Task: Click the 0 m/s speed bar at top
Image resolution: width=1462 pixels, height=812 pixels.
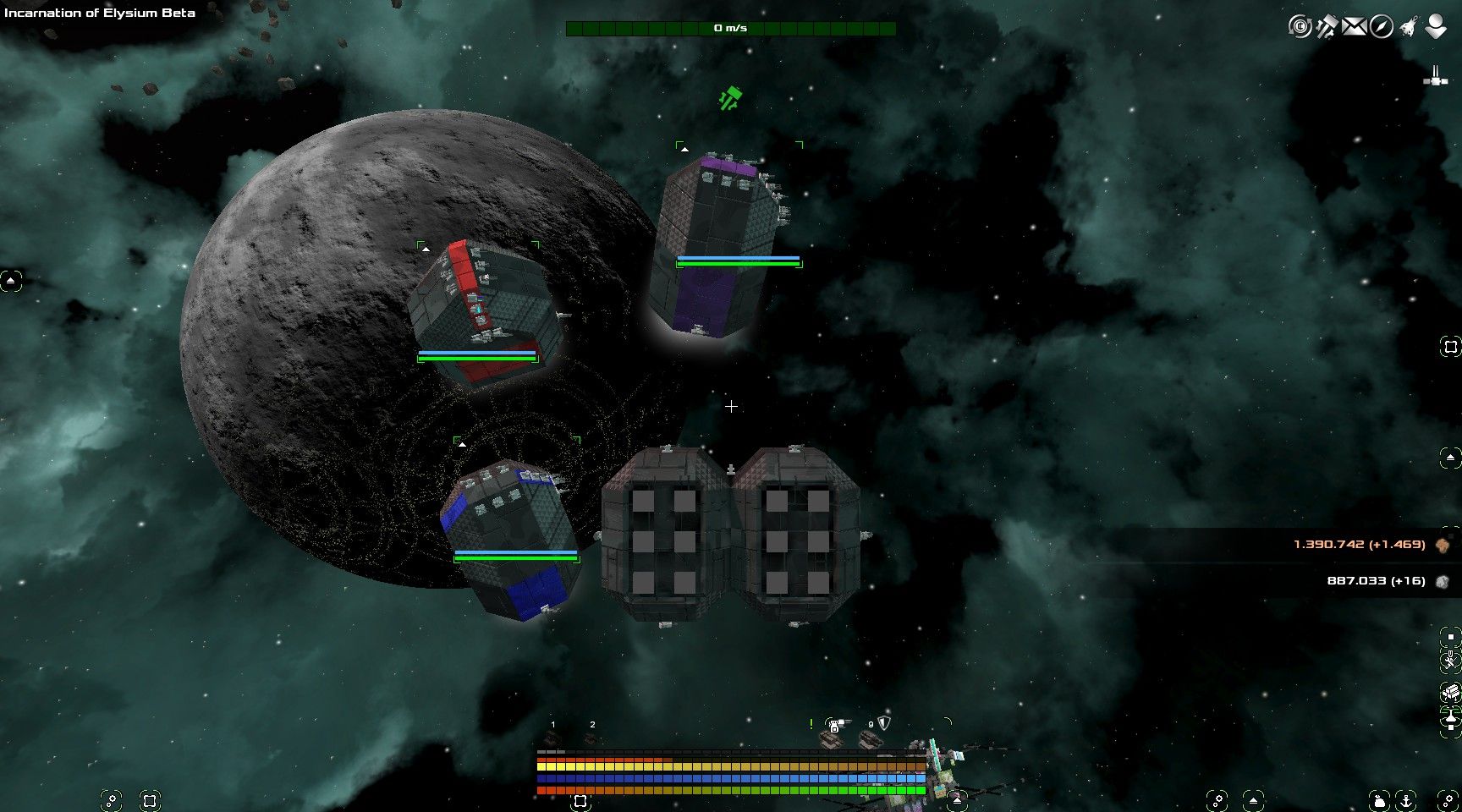Action: point(731,28)
